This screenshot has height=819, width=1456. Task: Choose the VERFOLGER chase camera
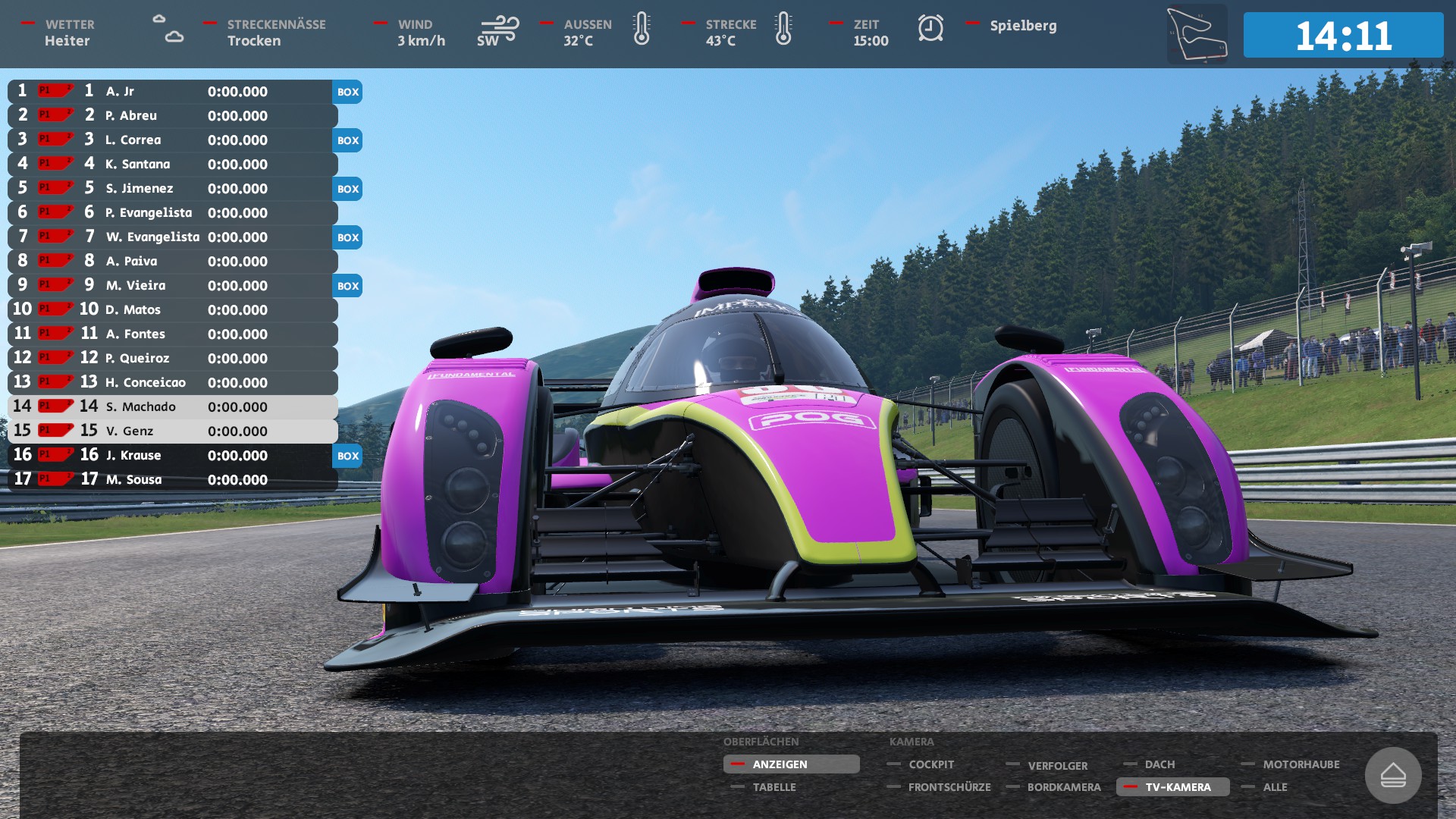(x=1056, y=765)
